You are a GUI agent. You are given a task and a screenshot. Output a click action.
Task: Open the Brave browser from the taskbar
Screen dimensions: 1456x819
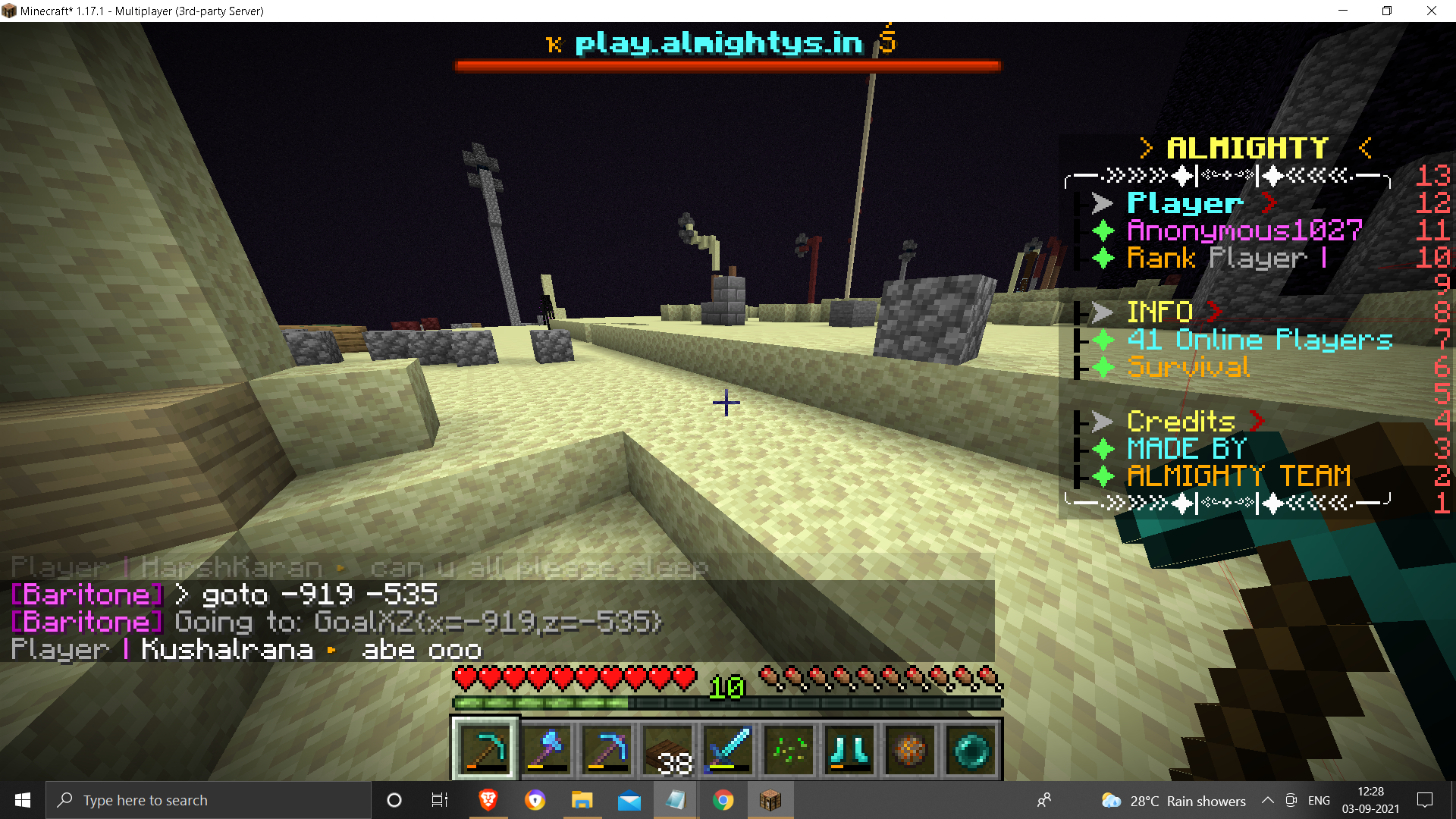489,800
